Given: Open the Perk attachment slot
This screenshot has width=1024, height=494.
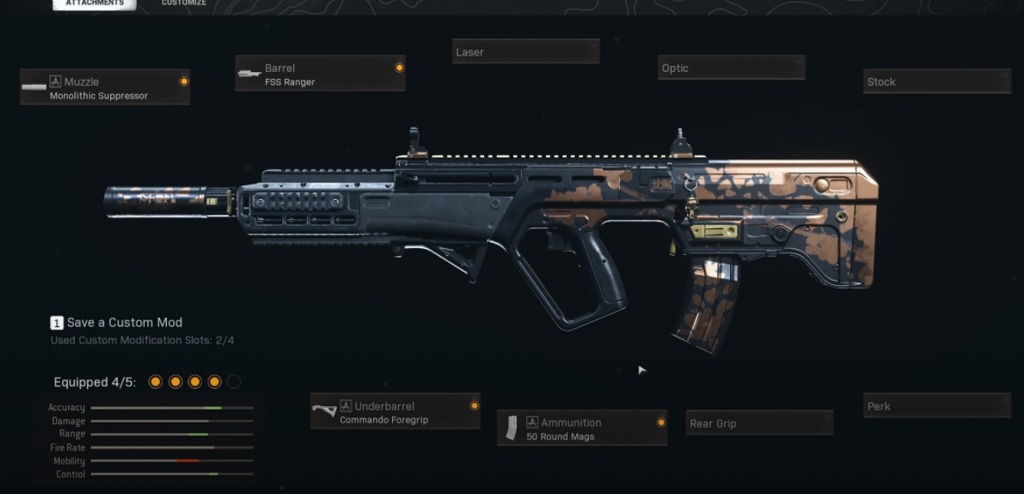Looking at the screenshot, I should [936, 406].
